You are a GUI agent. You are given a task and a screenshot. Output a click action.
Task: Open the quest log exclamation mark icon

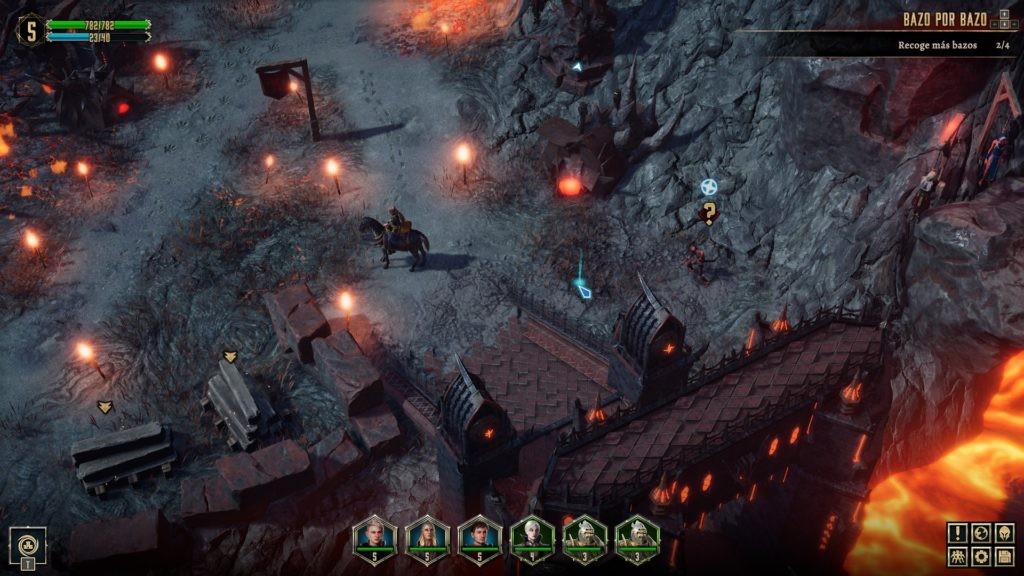click(956, 533)
